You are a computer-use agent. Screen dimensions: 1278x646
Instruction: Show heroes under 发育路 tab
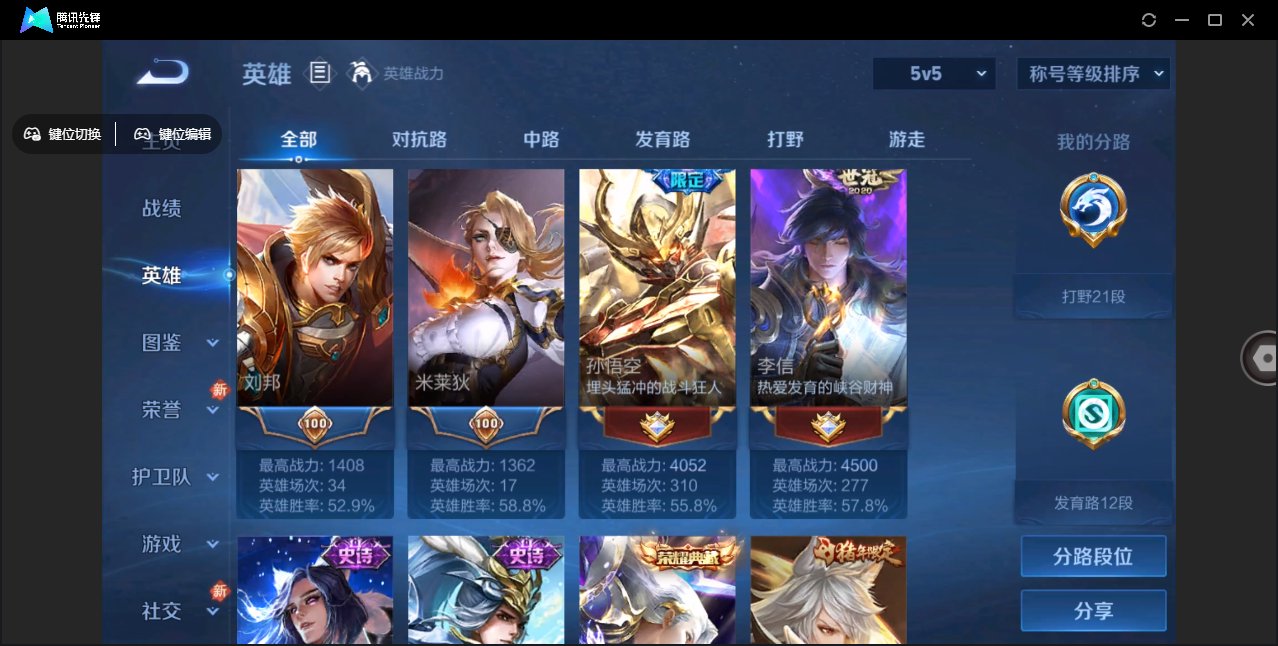(662, 140)
